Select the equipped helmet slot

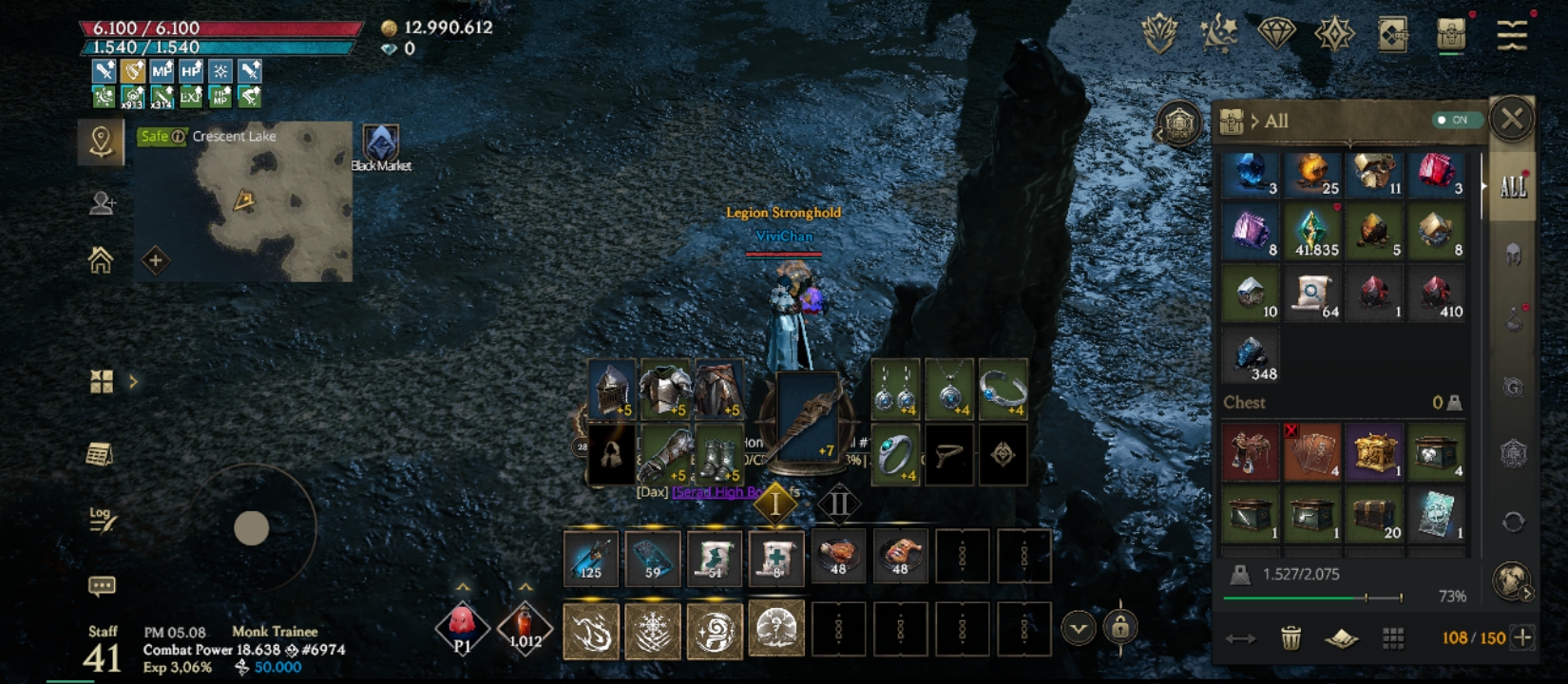coord(612,389)
